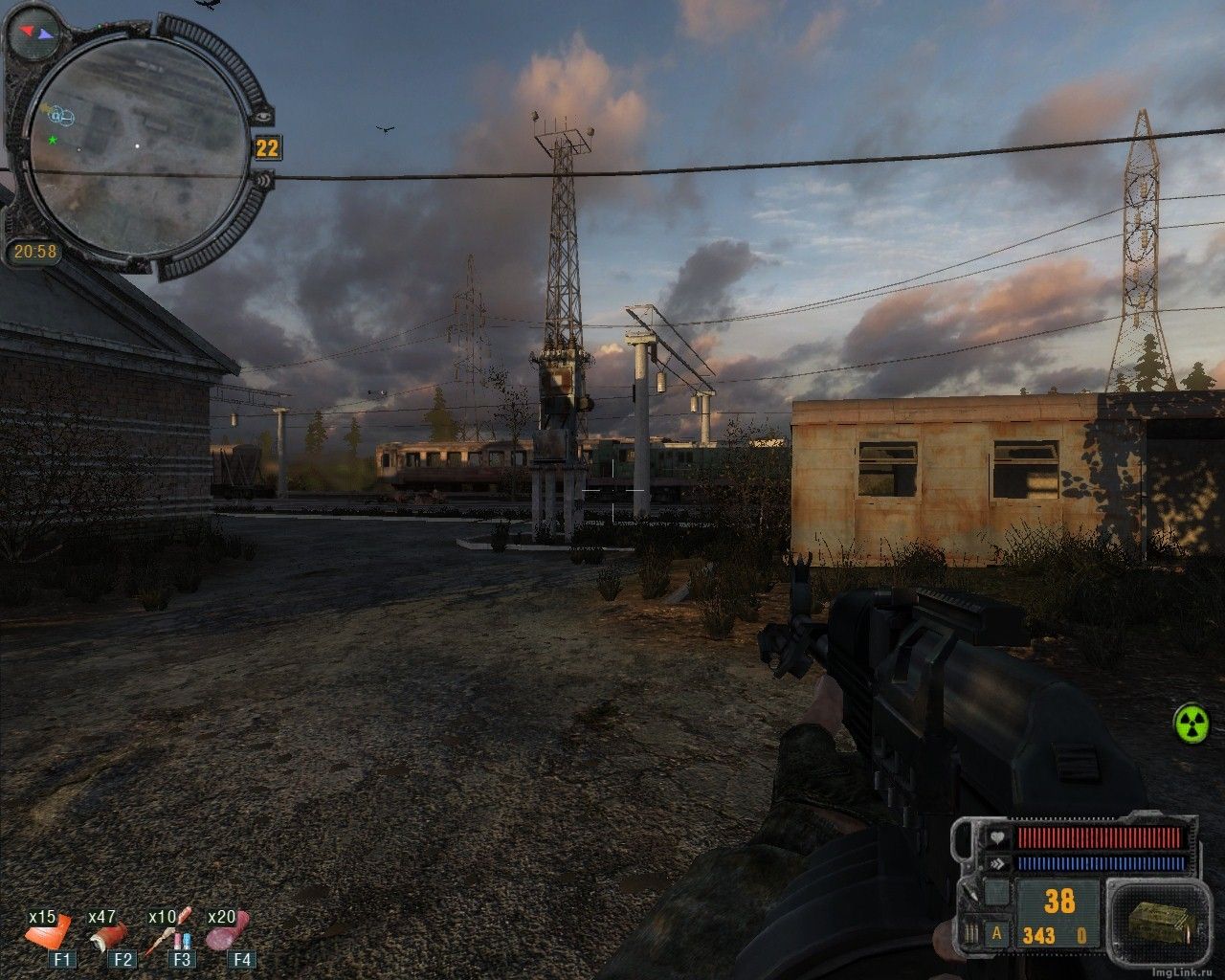1225x980 pixels.
Task: Click the green star marker on the minimap
Action: [x=52, y=140]
